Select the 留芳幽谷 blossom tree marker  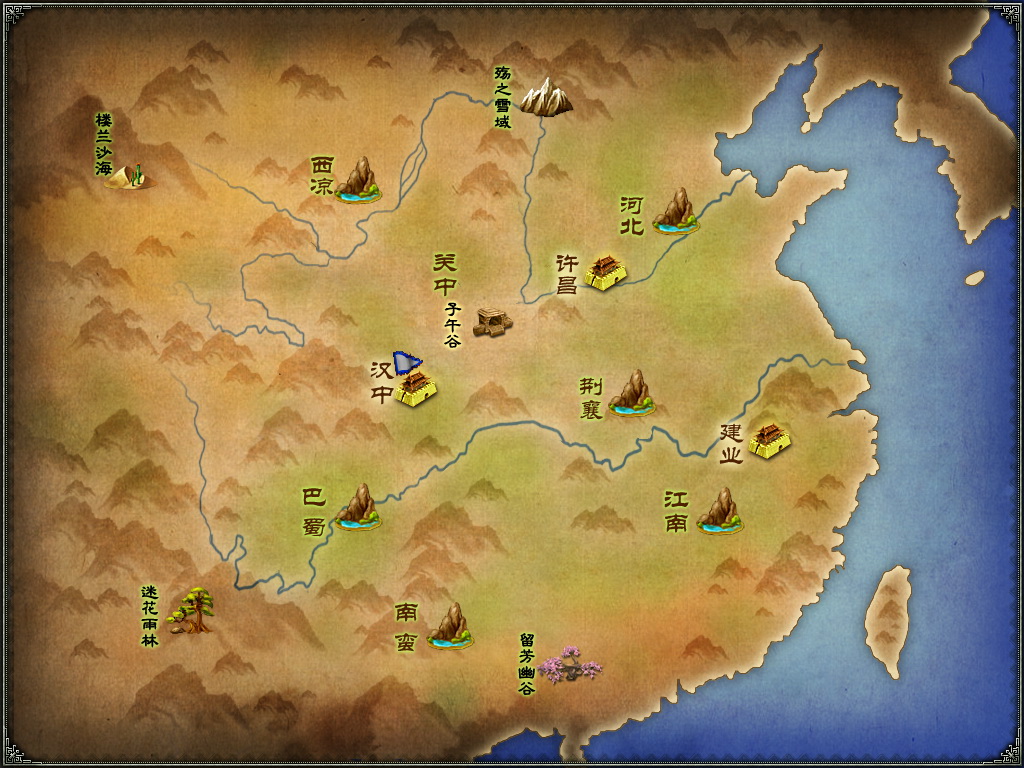pyautogui.click(x=571, y=664)
